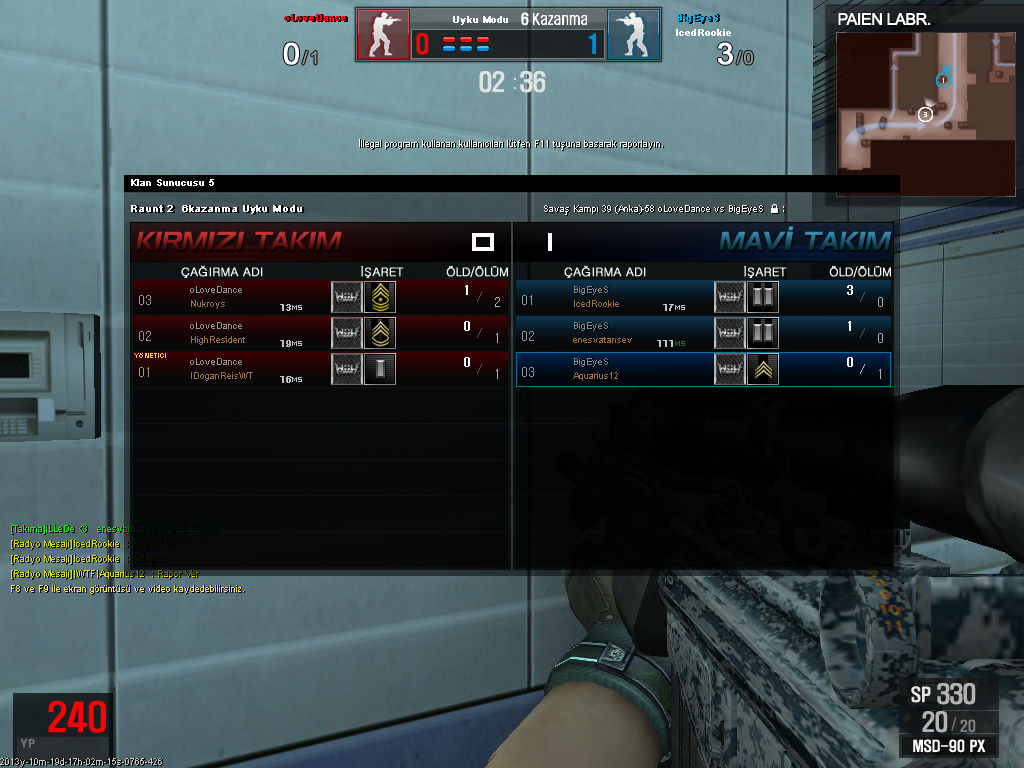The width and height of the screenshot is (1024, 768).
Task: Click Nukroys's gold rank insignia
Action: pos(380,297)
